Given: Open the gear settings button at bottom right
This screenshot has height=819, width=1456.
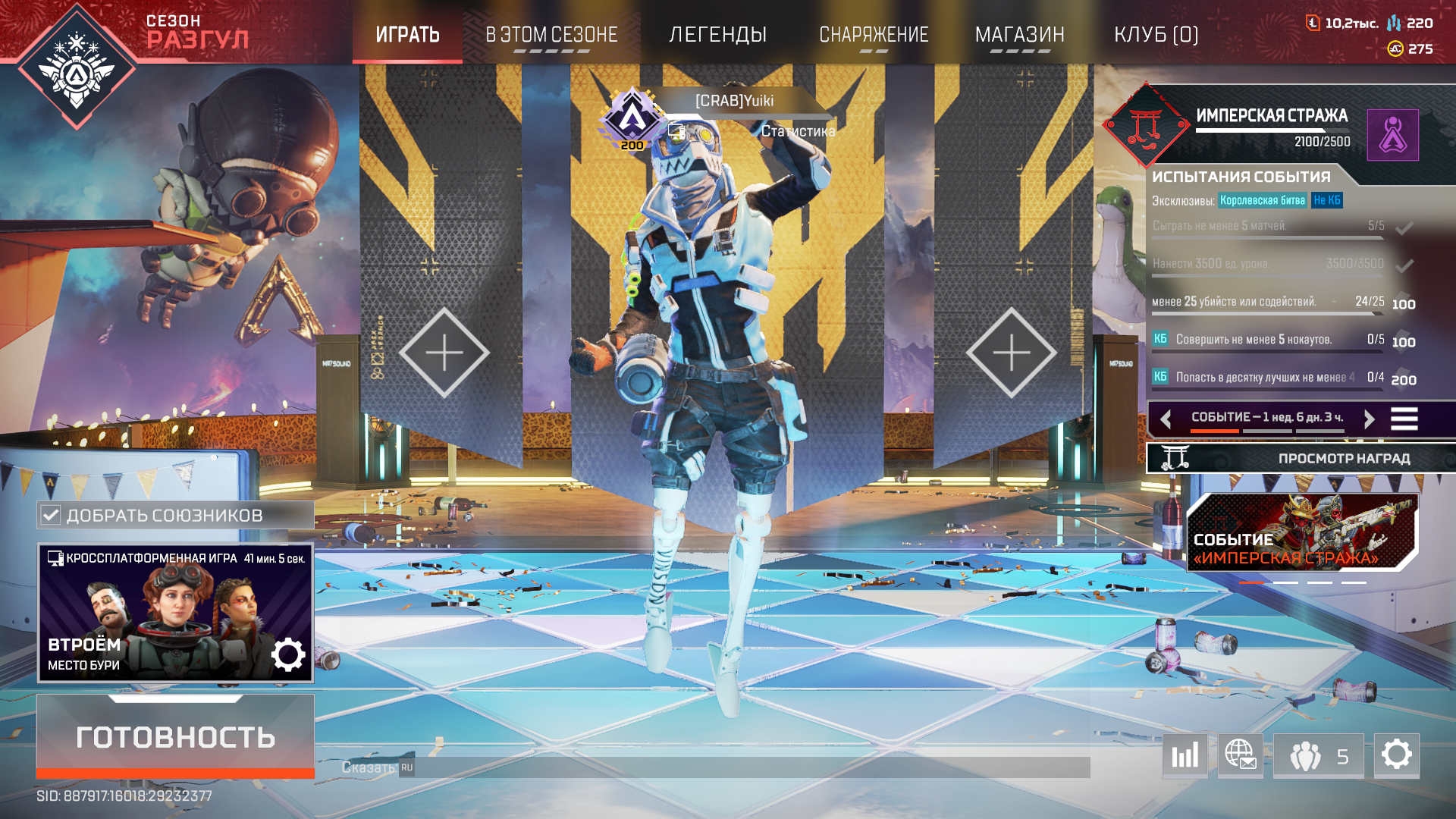Looking at the screenshot, I should point(1396,755).
